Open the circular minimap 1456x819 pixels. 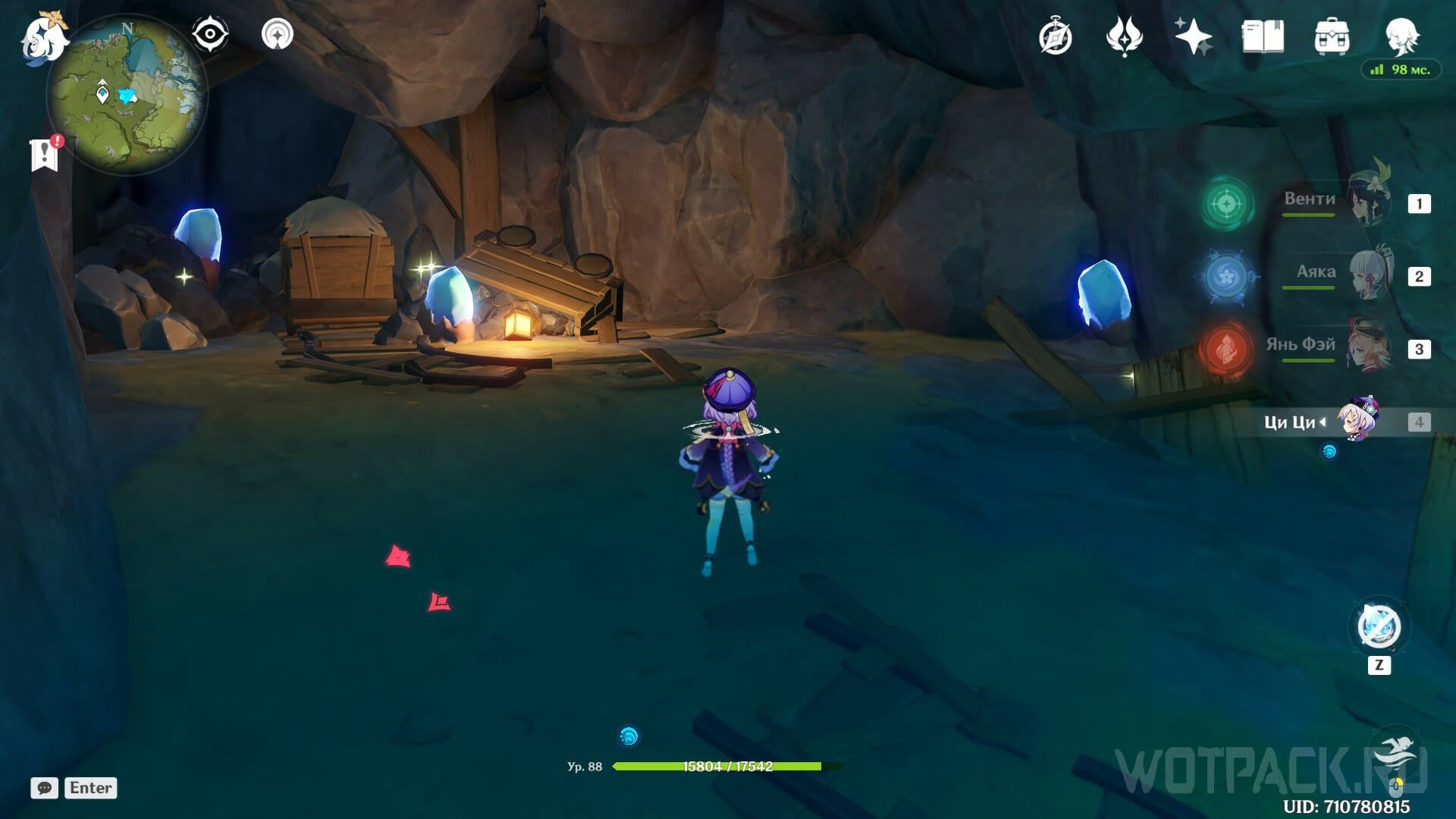pyautogui.click(x=127, y=95)
